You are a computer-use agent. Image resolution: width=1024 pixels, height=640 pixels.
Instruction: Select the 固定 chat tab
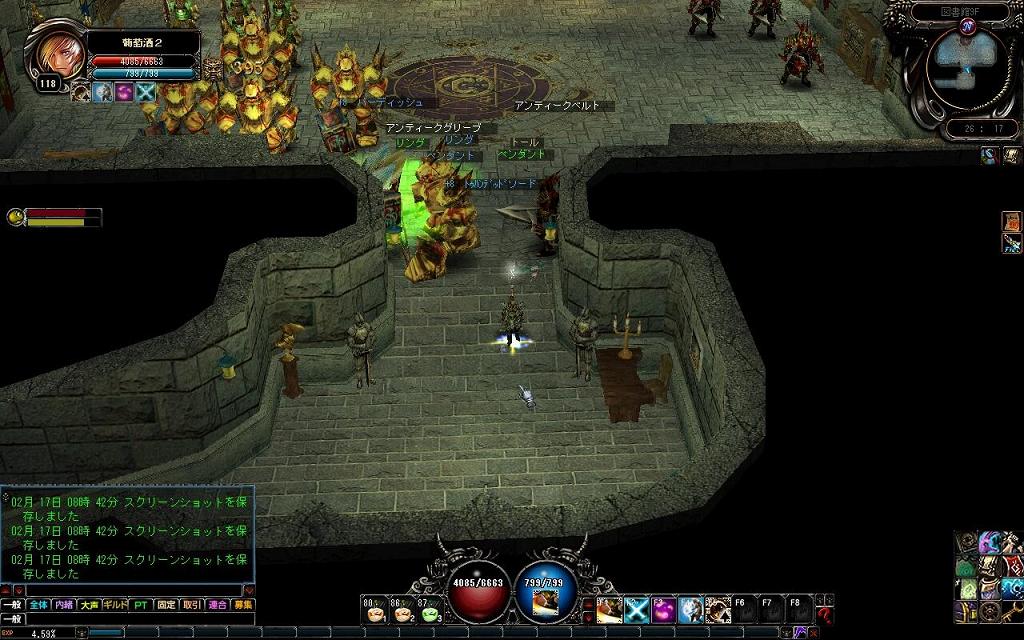pyautogui.click(x=166, y=605)
